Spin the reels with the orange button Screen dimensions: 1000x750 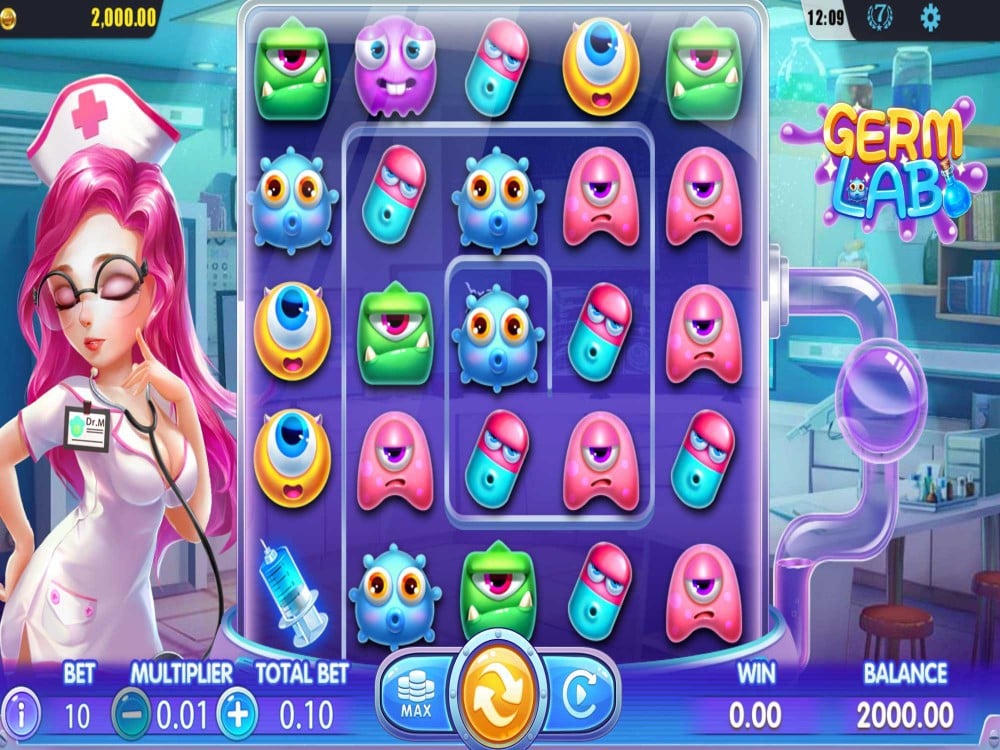(x=498, y=692)
